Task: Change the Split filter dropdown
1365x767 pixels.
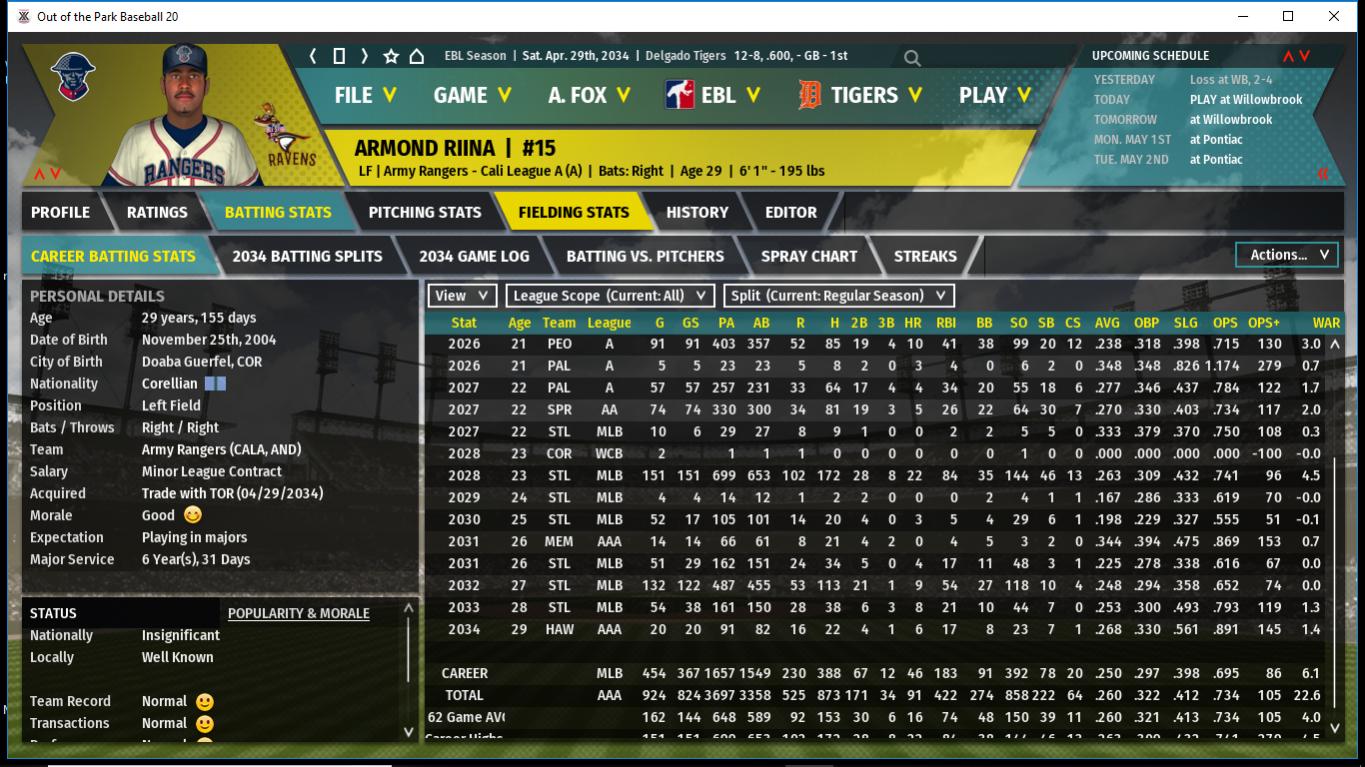Action: pos(838,295)
